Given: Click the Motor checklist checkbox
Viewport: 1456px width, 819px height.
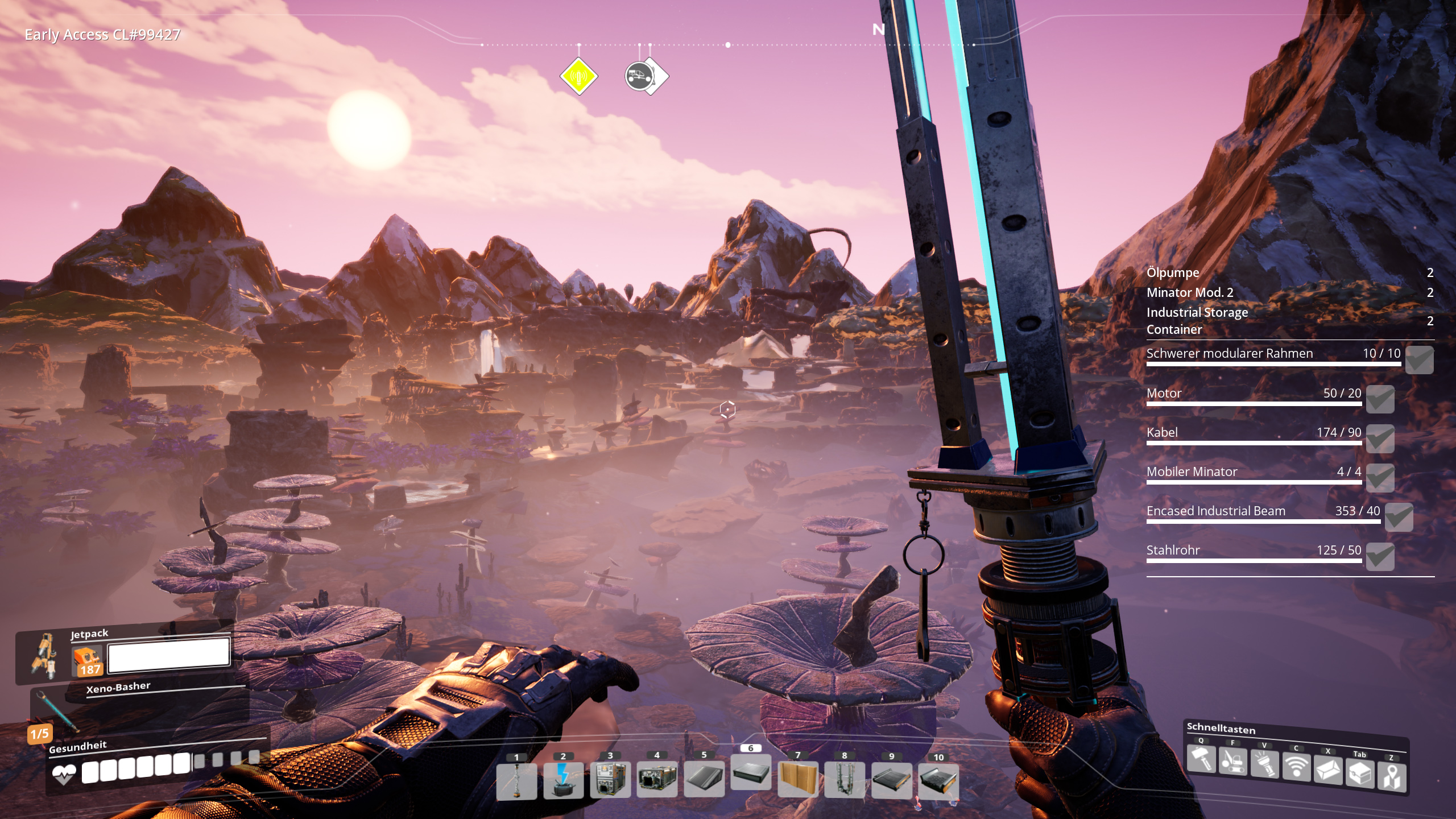Looking at the screenshot, I should click(x=1380, y=399).
